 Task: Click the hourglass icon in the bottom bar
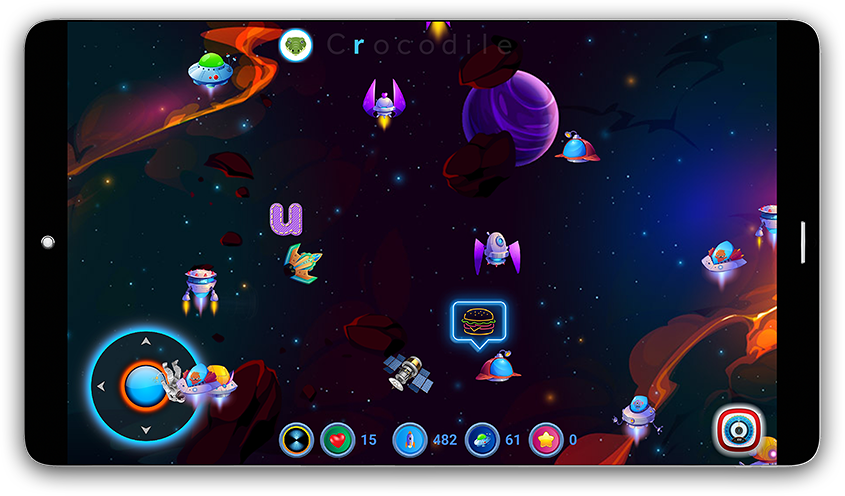pos(296,440)
